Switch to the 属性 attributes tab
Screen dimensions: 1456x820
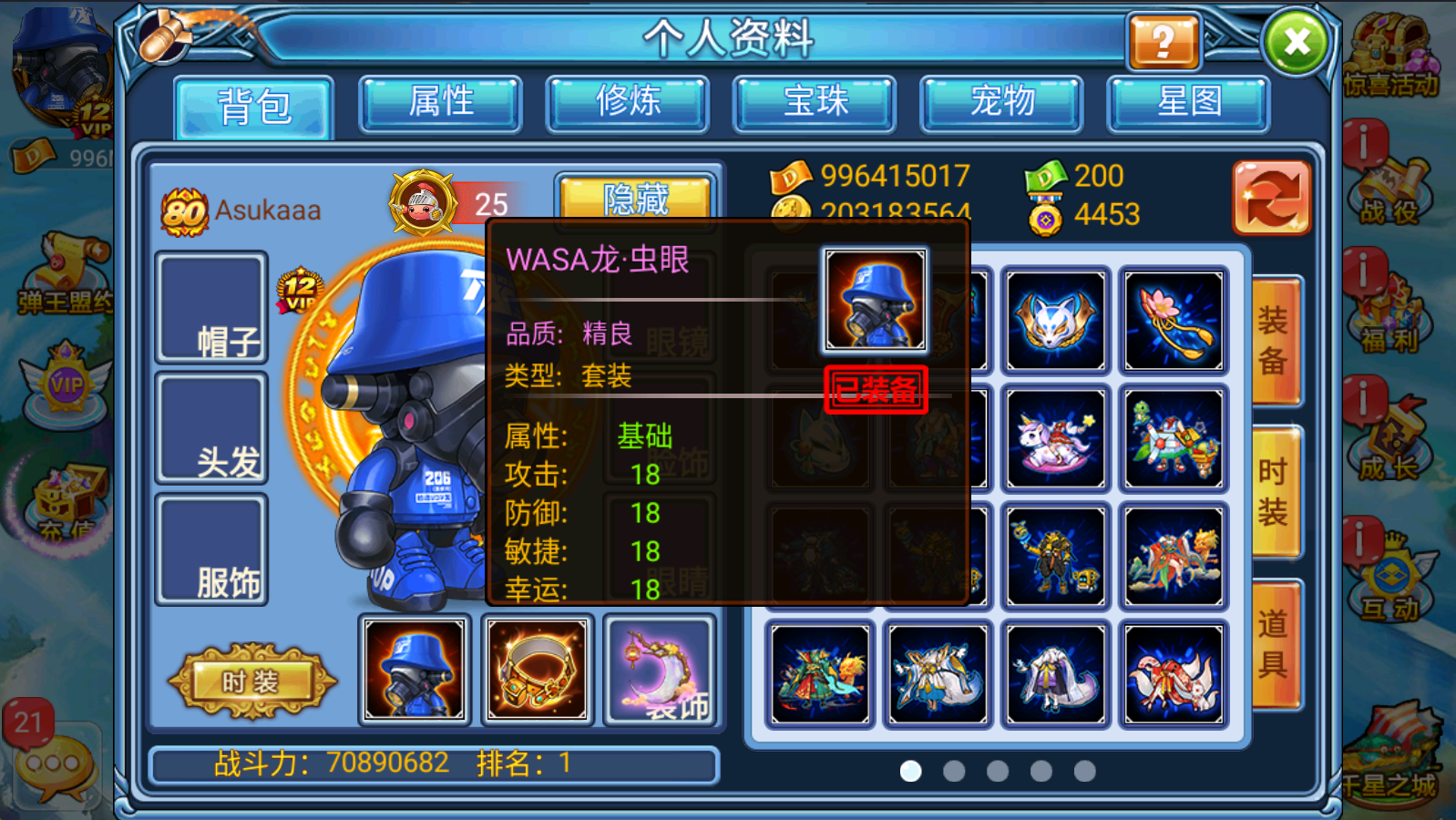pyautogui.click(x=440, y=103)
